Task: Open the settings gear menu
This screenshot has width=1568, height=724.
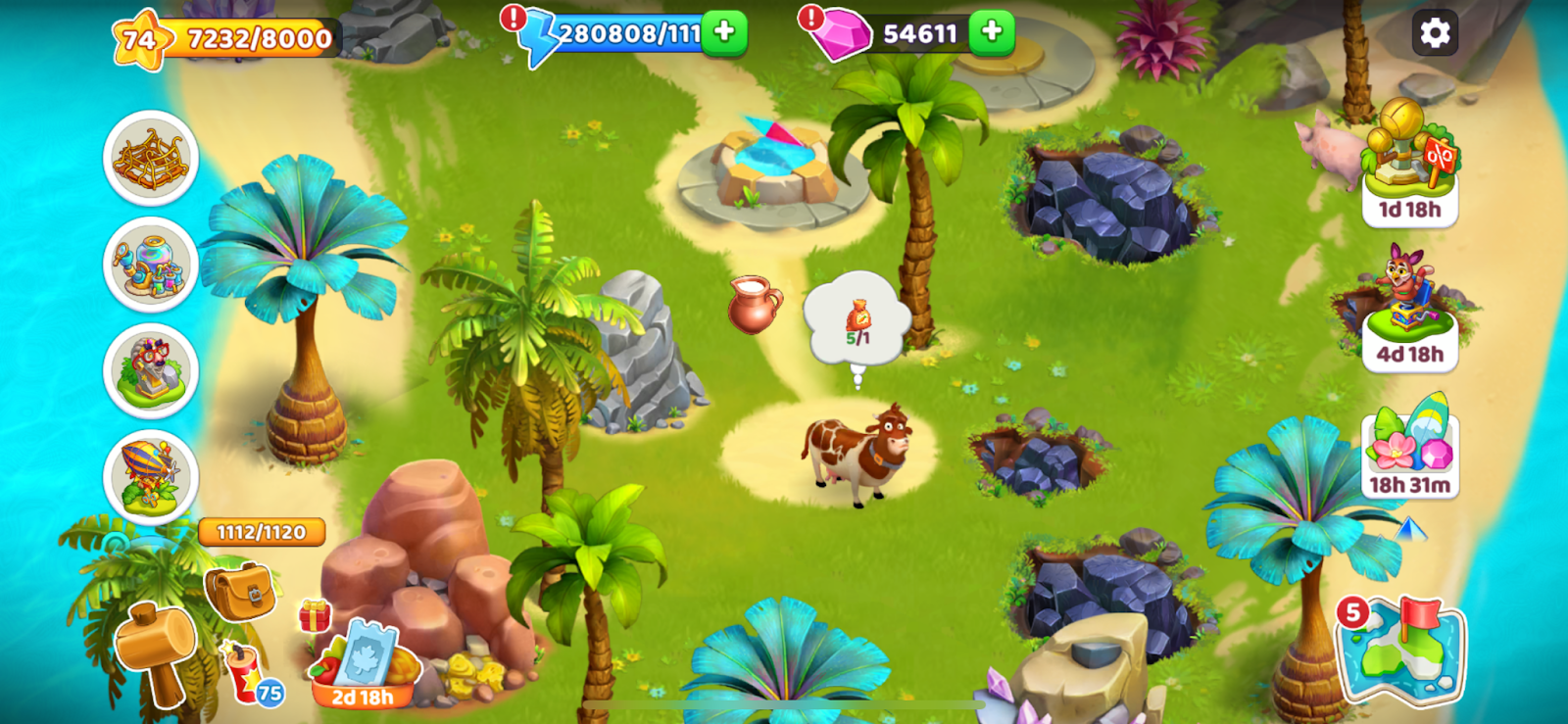Action: coord(1435,33)
